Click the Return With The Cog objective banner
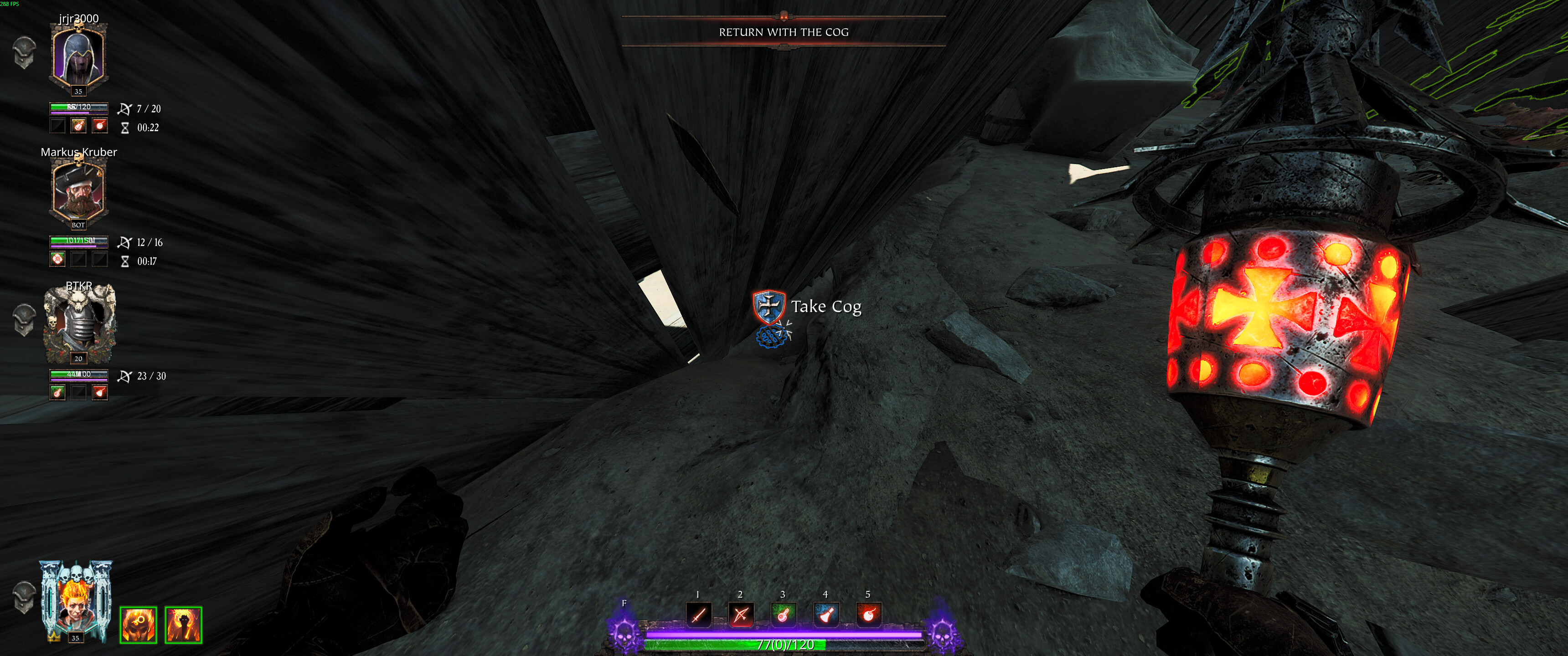This screenshot has height=656, width=1568. [784, 31]
